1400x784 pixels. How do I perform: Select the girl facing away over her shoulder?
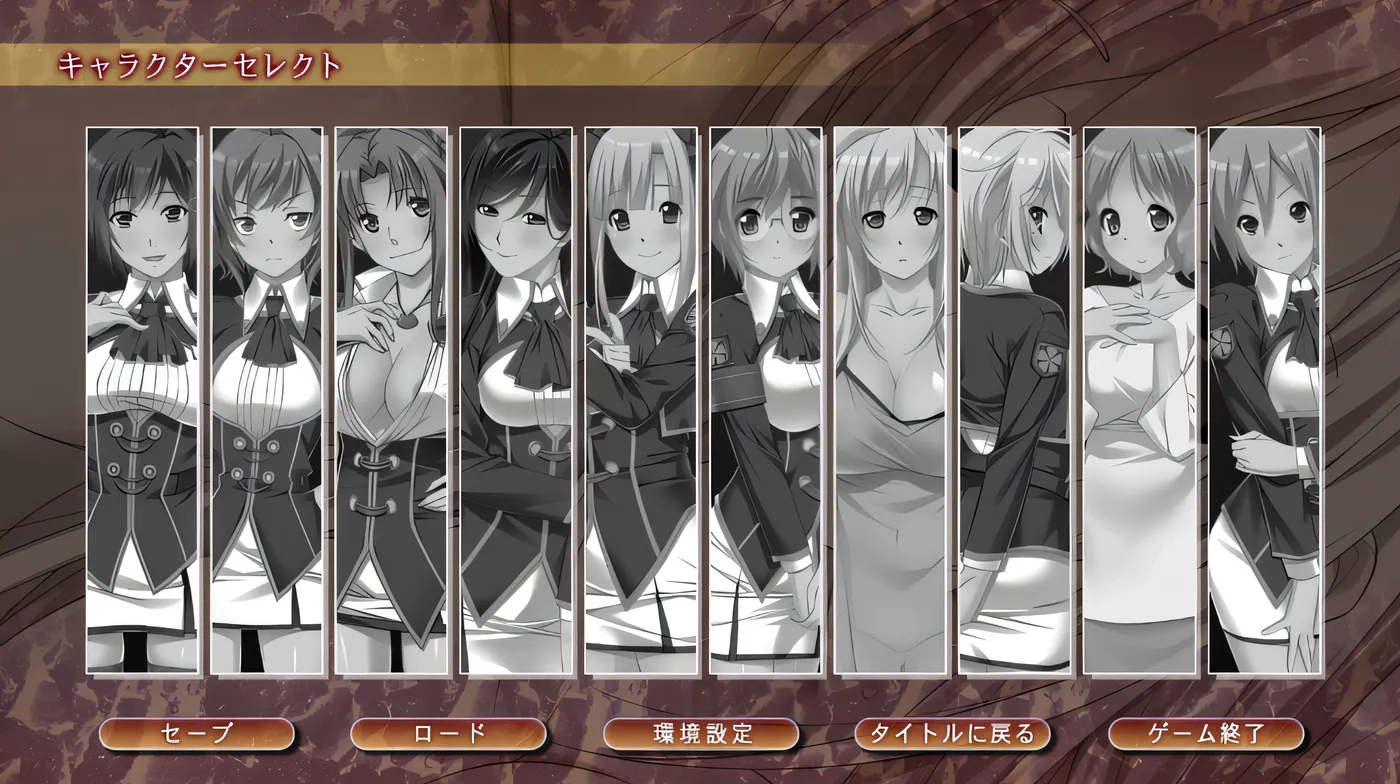click(1015, 400)
